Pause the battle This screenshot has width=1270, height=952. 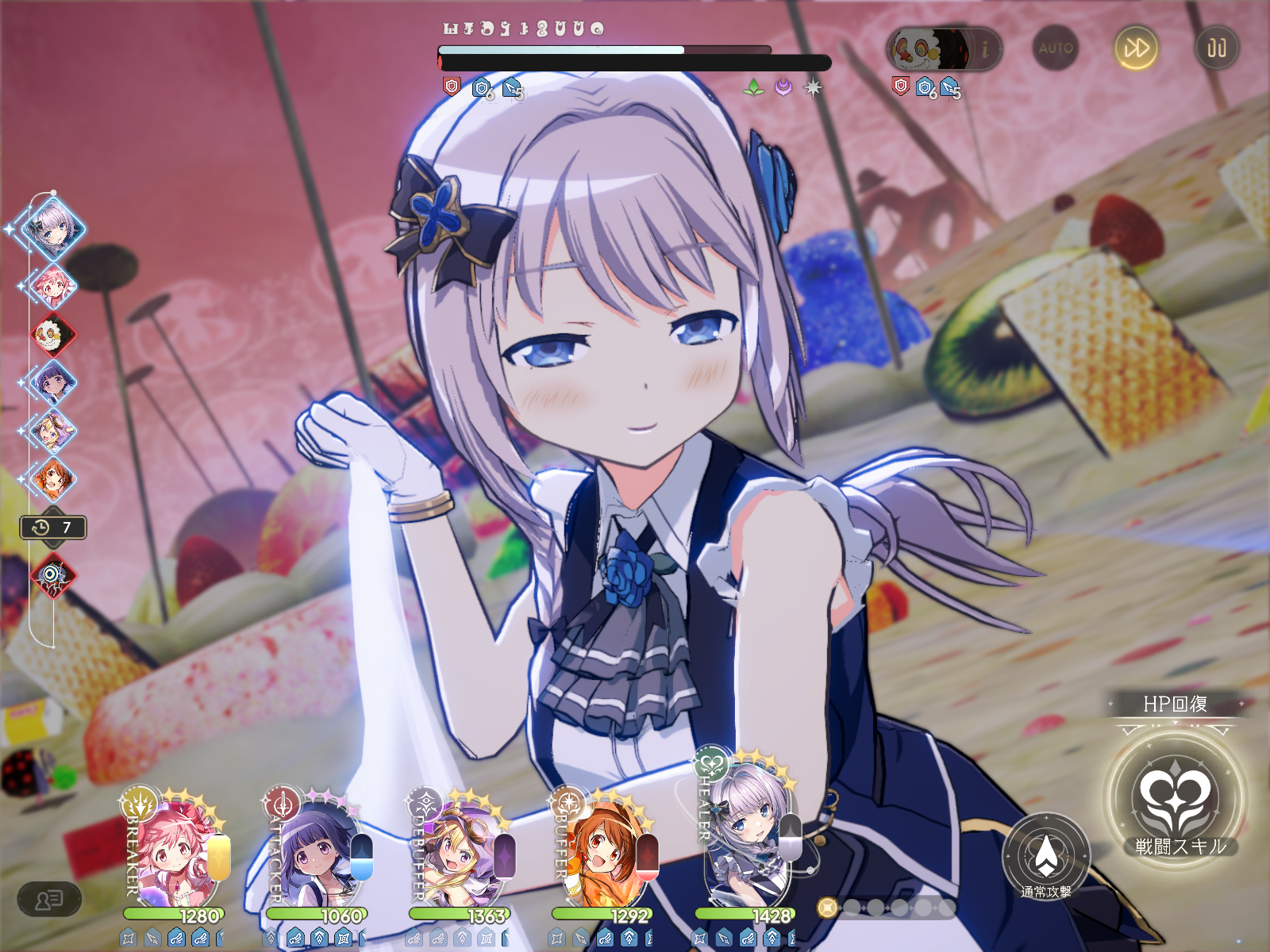[x=1217, y=48]
